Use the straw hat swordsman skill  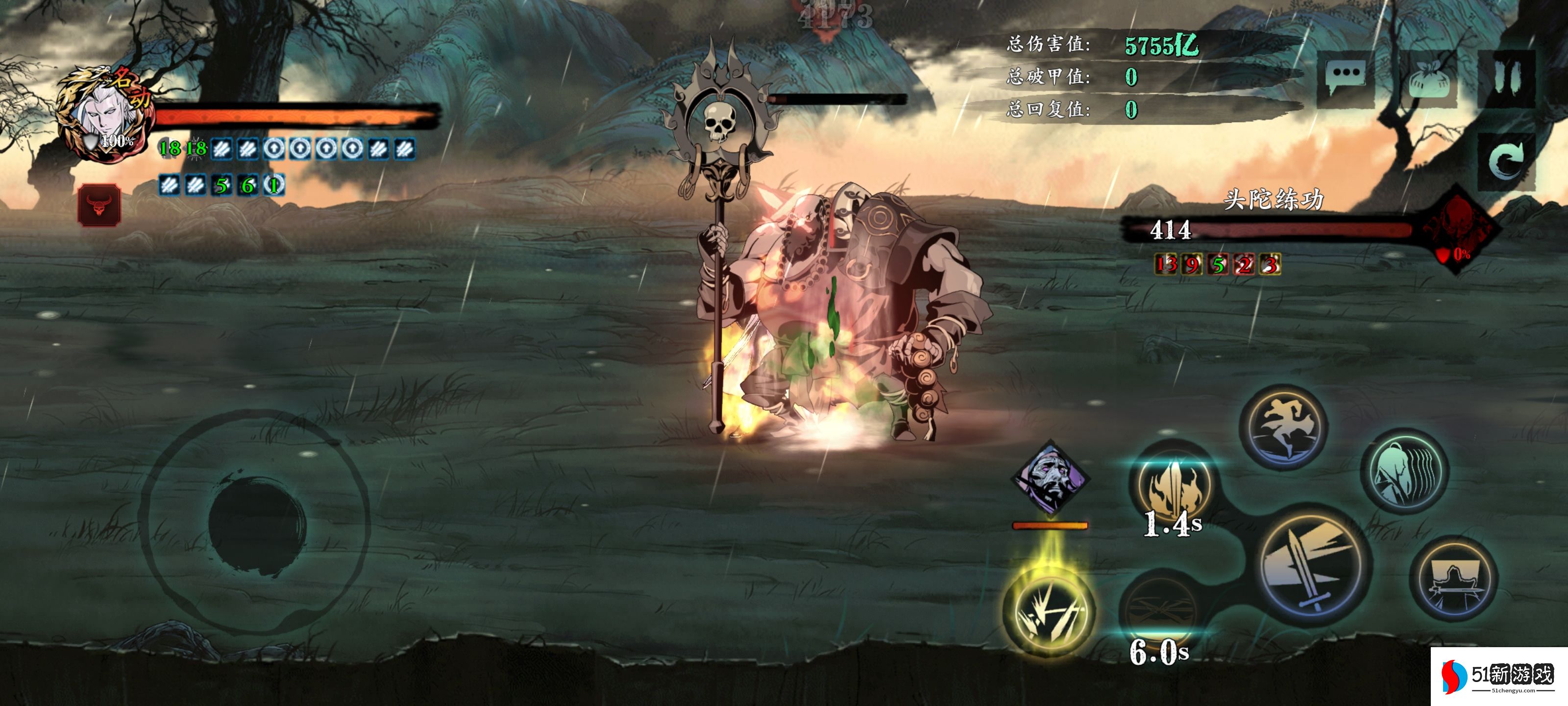click(x=1453, y=579)
